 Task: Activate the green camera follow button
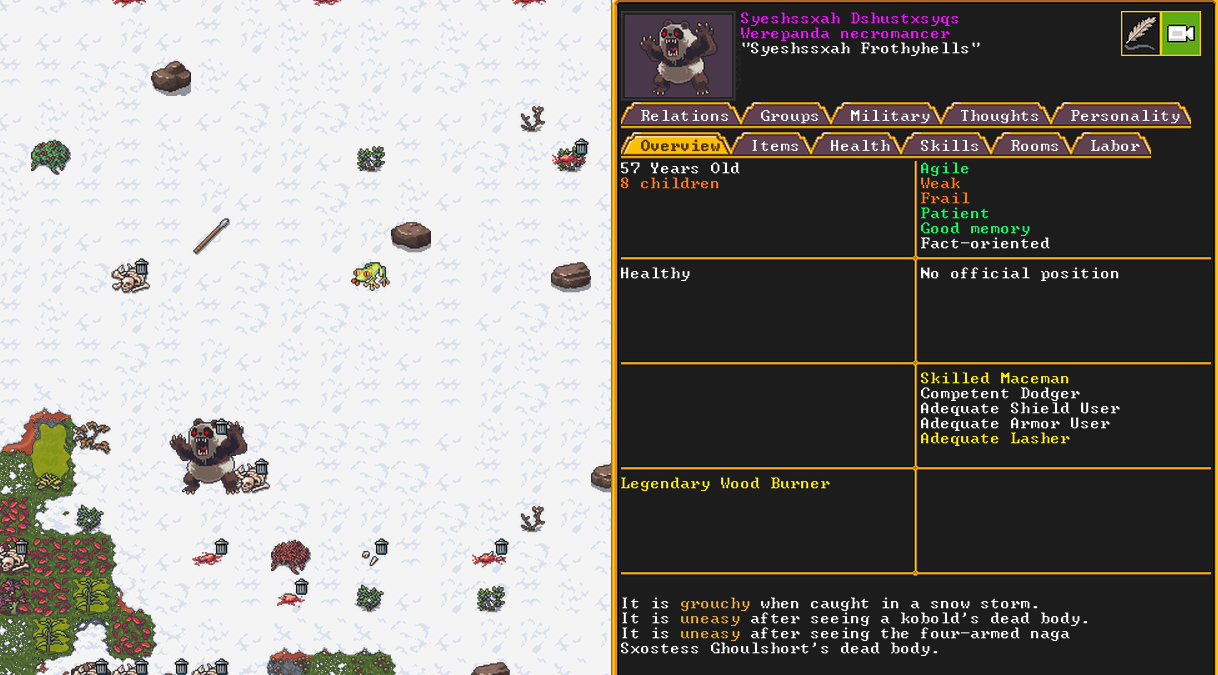point(1181,34)
